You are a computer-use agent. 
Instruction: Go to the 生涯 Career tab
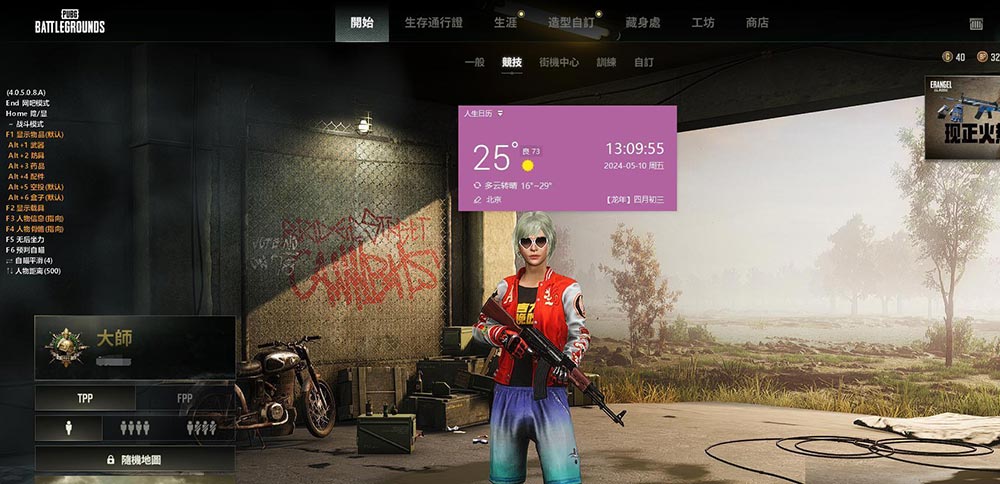[x=505, y=22]
